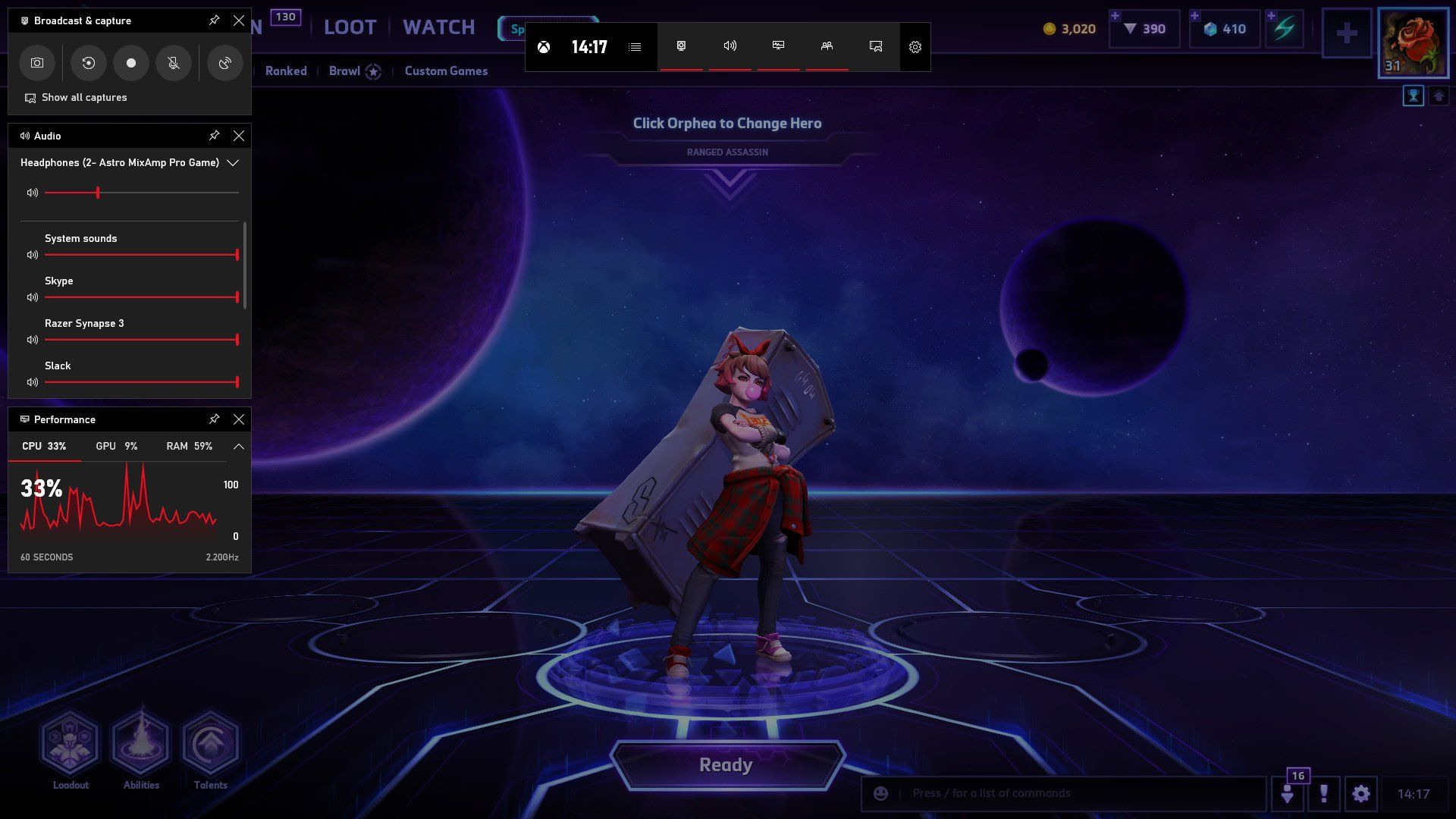The image size is (1456, 819).
Task: Start a broadcast from the capture panel
Action: pos(224,63)
